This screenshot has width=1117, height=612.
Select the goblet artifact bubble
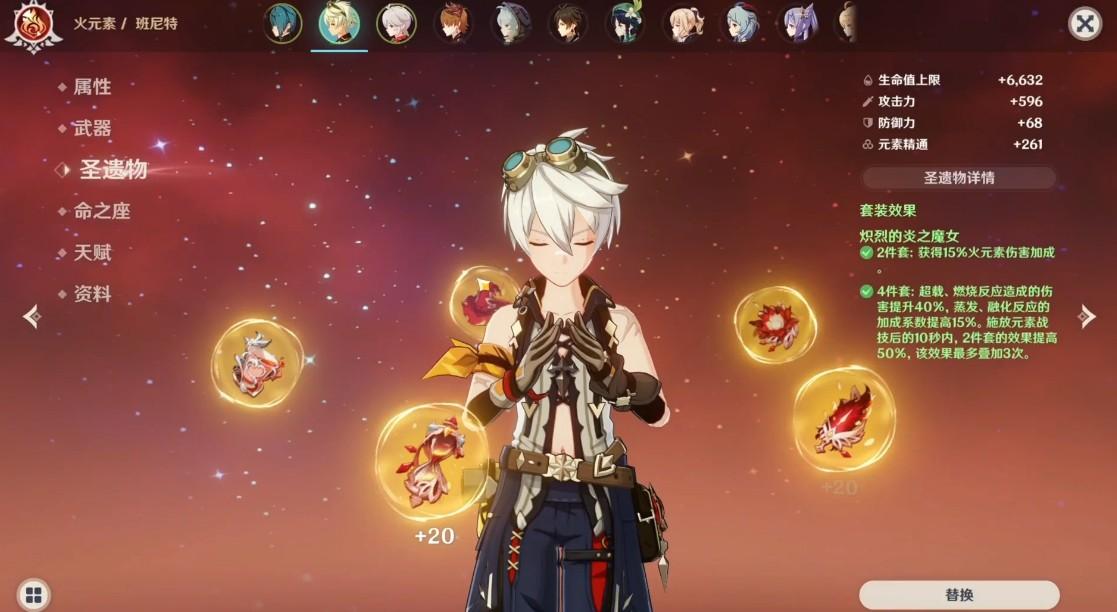[257, 362]
